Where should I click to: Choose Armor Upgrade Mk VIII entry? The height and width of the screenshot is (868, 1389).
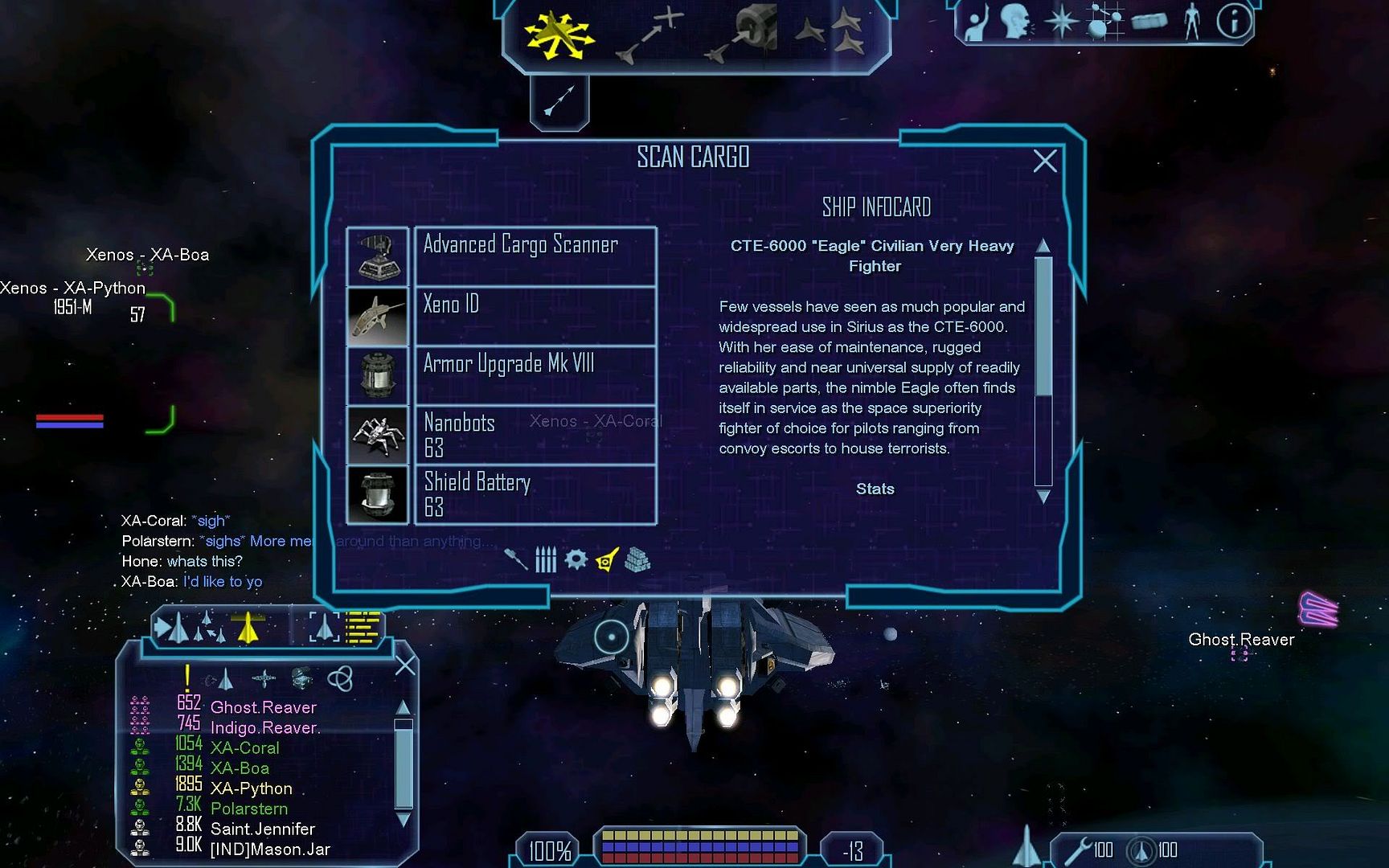[535, 375]
